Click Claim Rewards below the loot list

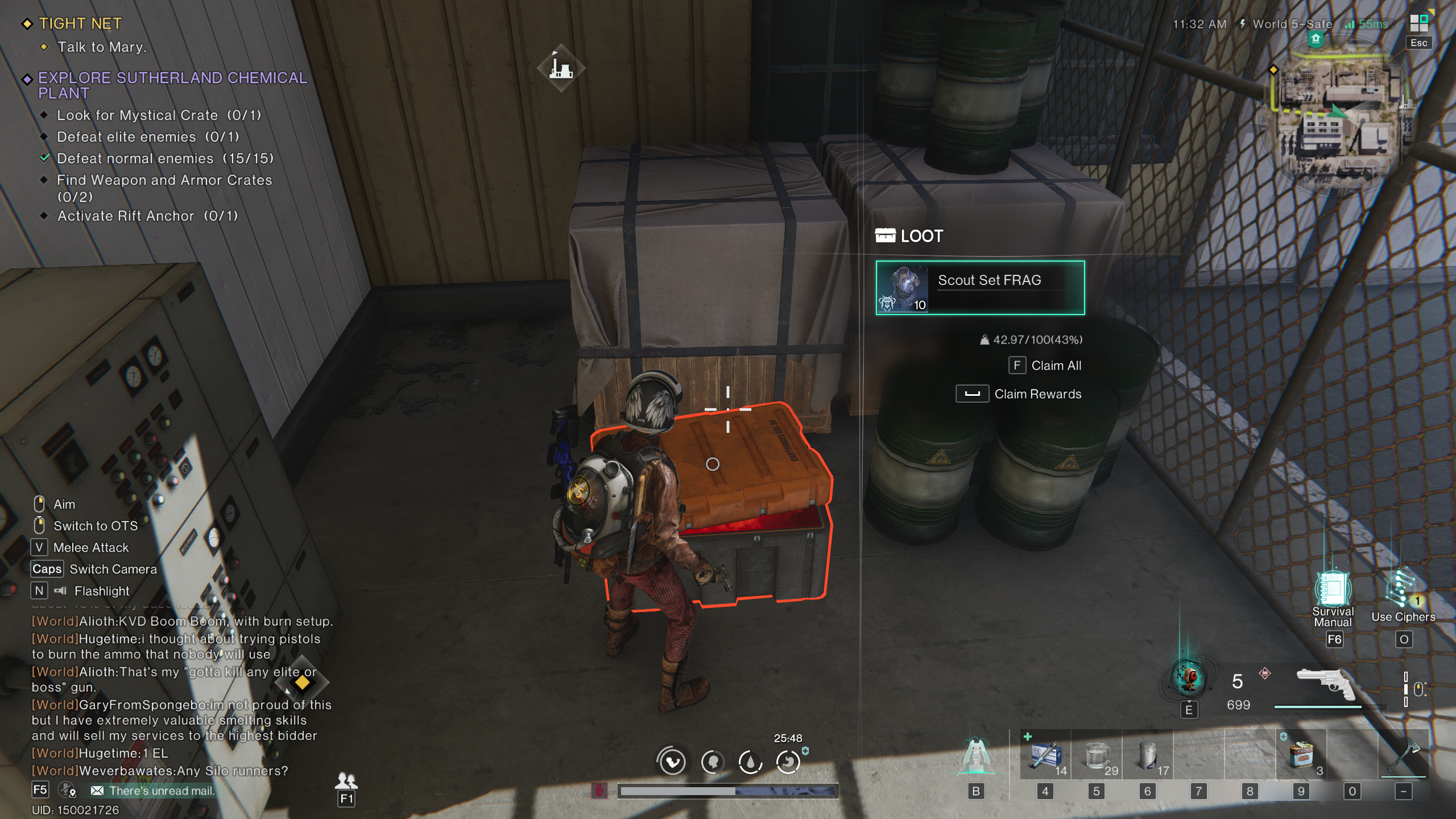click(x=1037, y=394)
